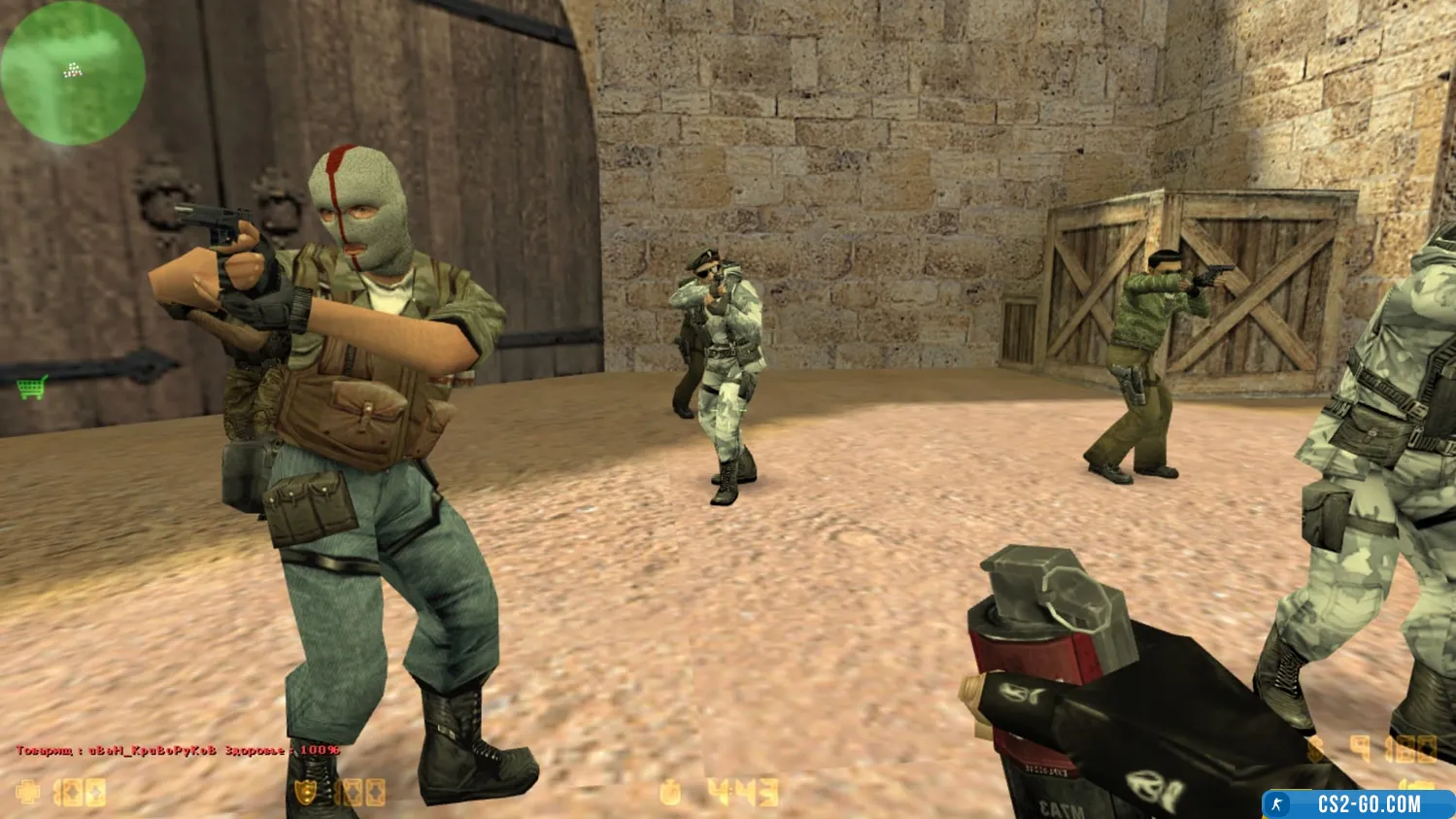Select the green shopping cart buy-zone icon
This screenshot has height=819, width=1456.
31,388
